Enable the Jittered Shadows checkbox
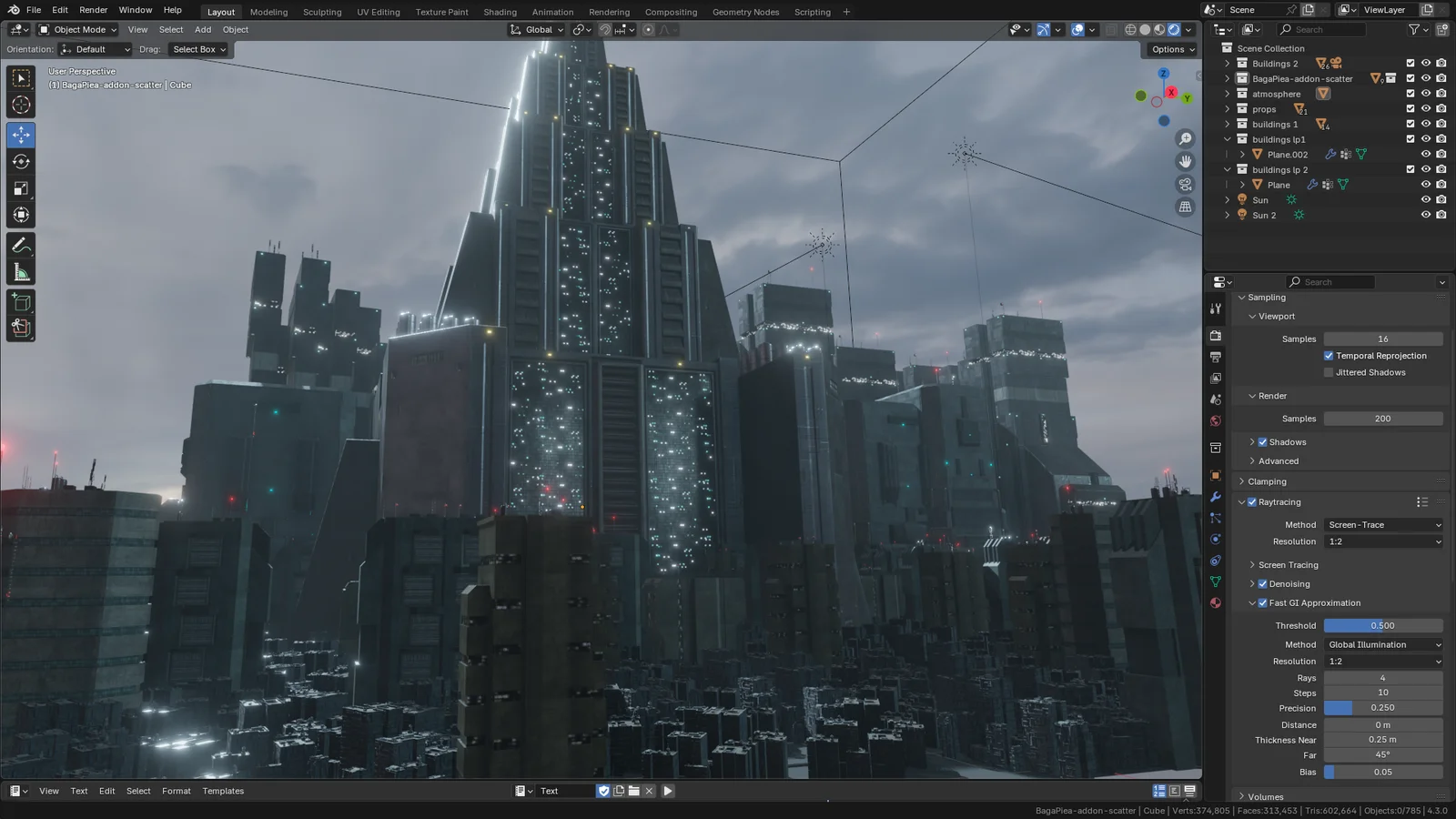The height and width of the screenshot is (819, 1456). (1329, 372)
